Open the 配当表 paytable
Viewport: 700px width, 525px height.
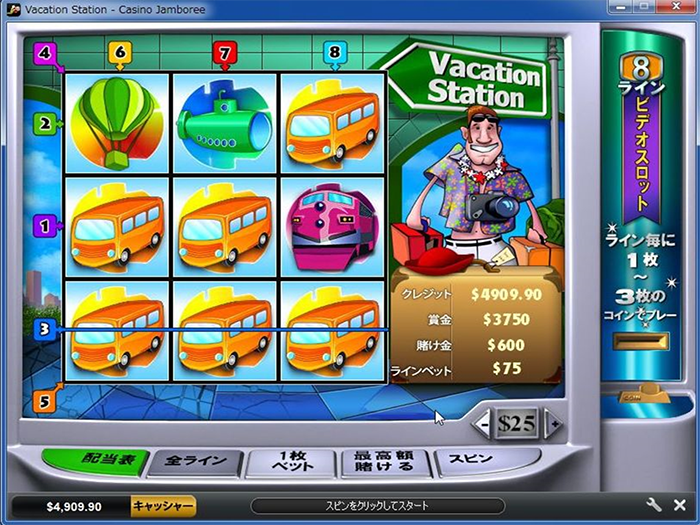click(x=98, y=462)
